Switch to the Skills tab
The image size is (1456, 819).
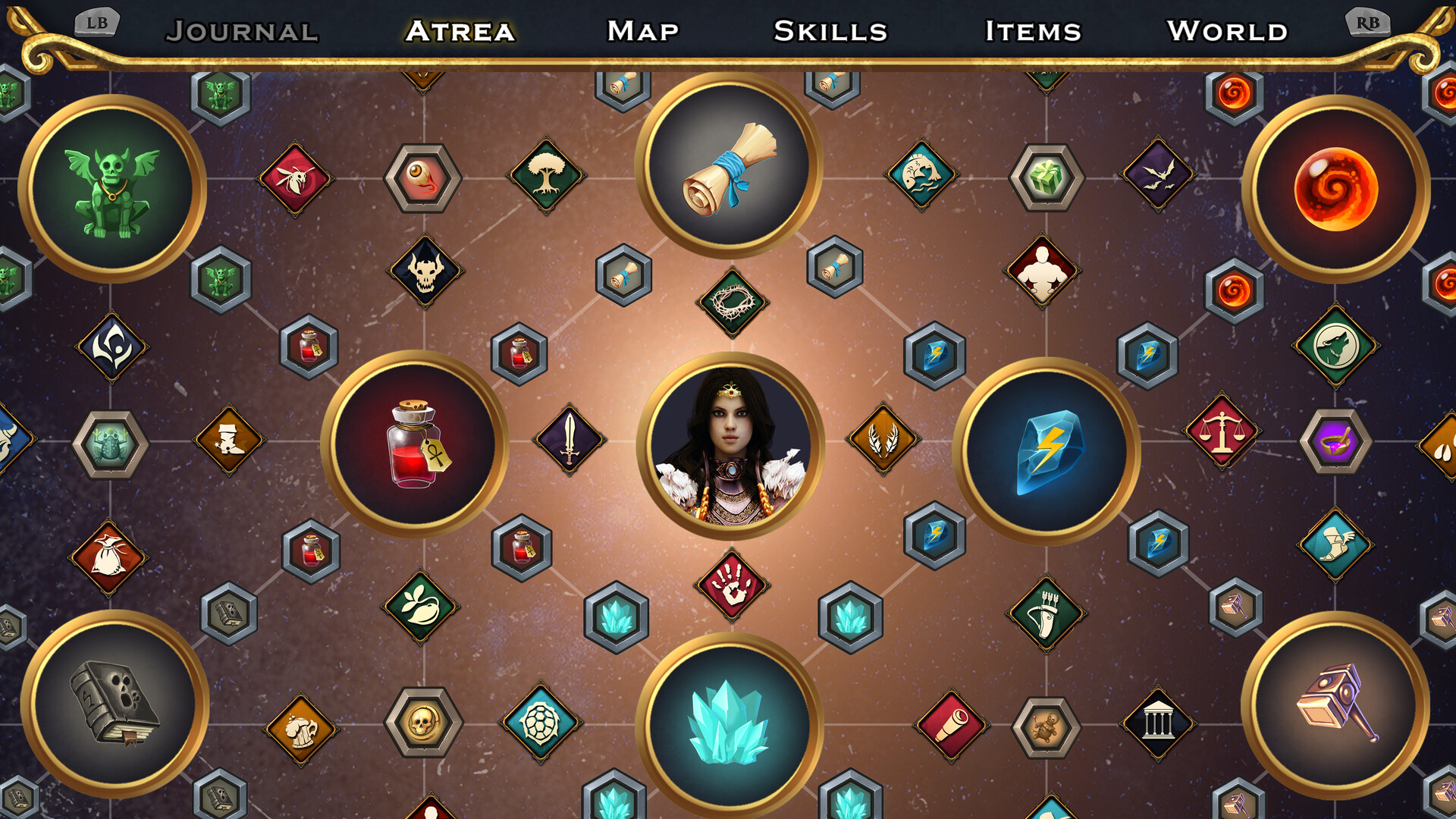pyautogui.click(x=829, y=32)
